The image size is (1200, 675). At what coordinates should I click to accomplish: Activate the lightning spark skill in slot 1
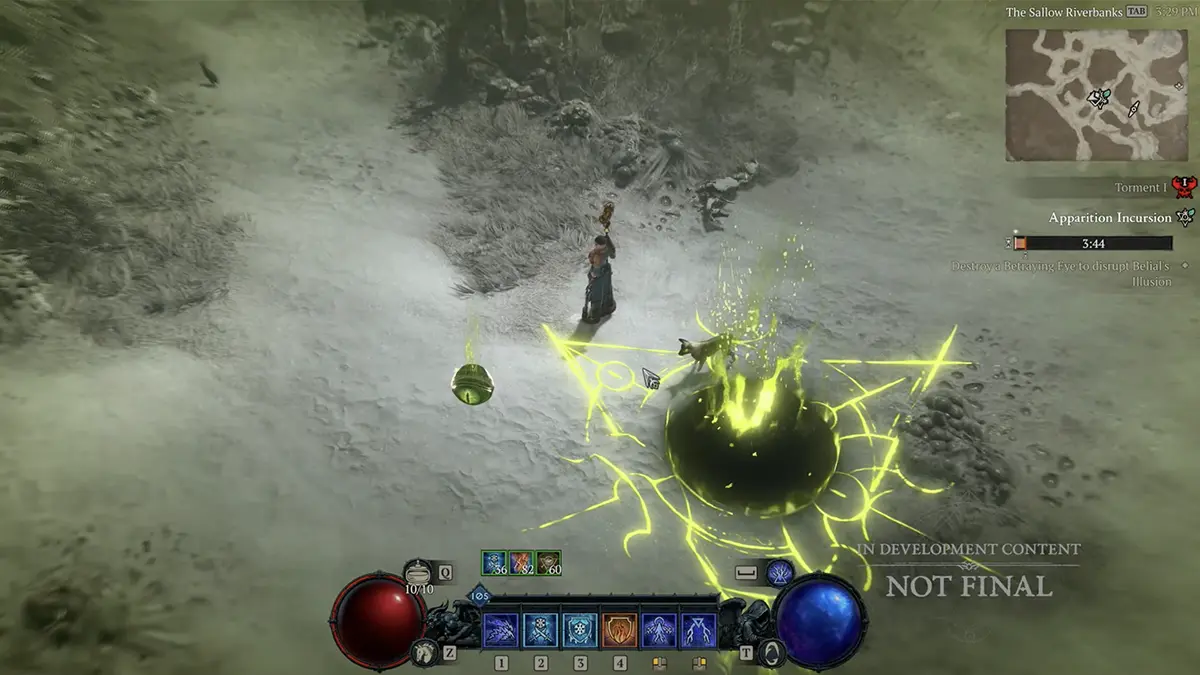(x=501, y=630)
